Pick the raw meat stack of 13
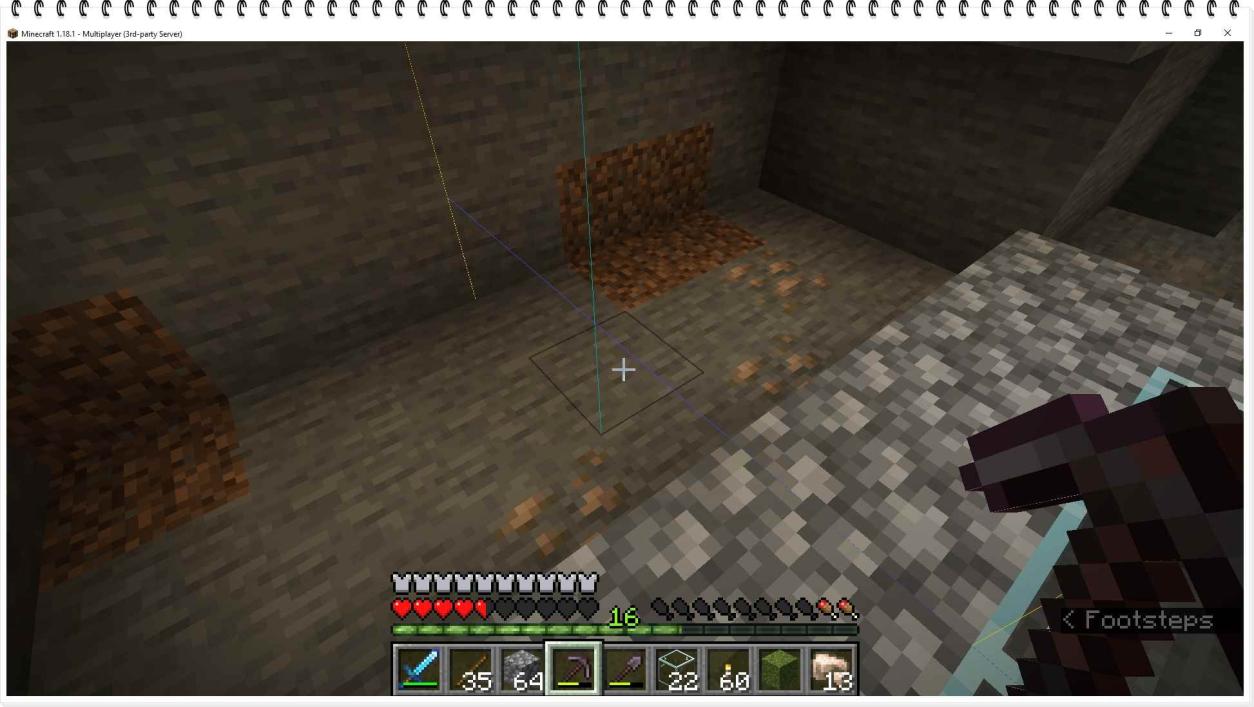 click(832, 668)
